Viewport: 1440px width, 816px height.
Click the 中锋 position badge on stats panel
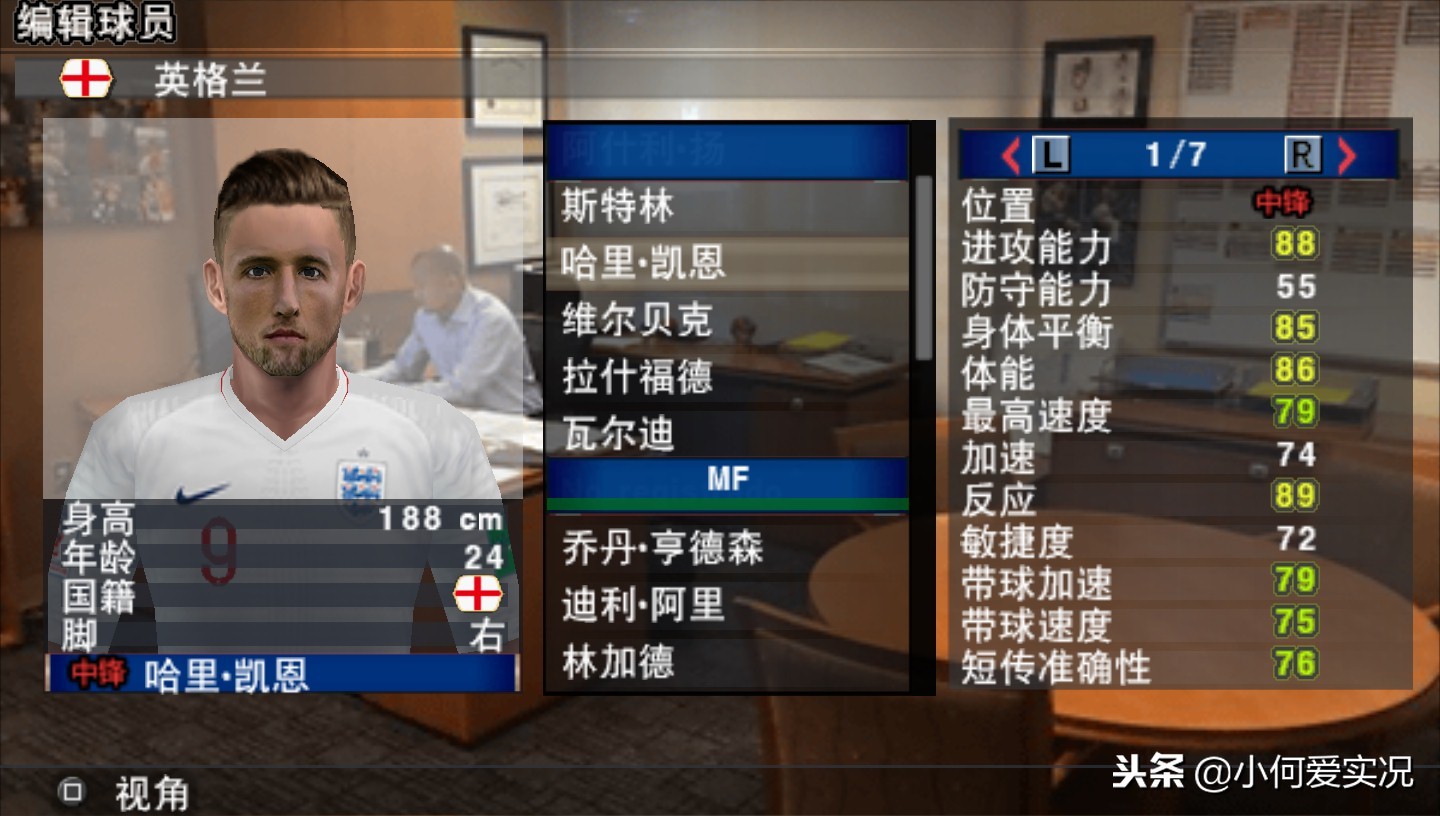coord(1282,202)
